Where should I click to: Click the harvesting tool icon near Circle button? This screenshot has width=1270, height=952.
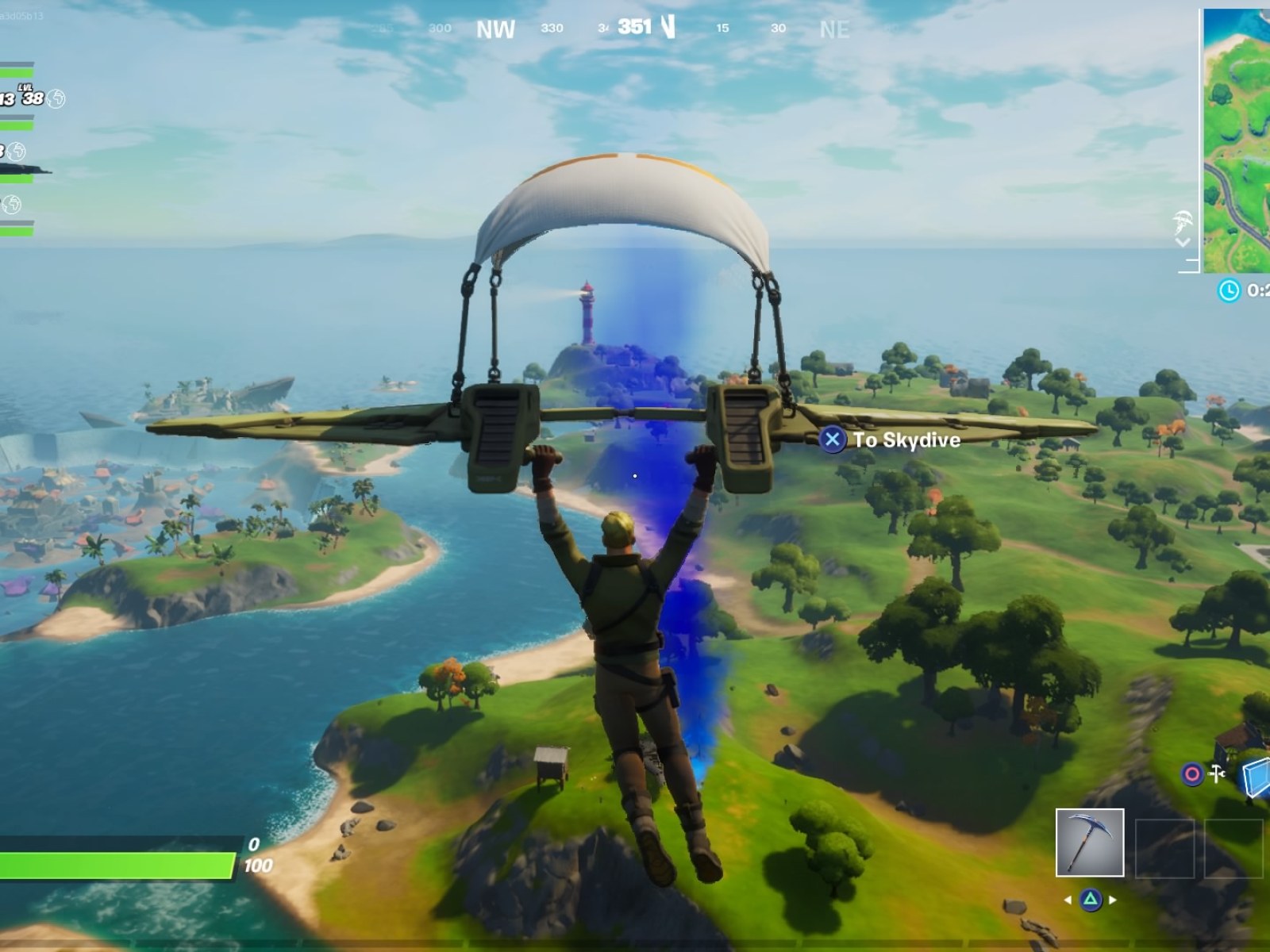(1217, 774)
